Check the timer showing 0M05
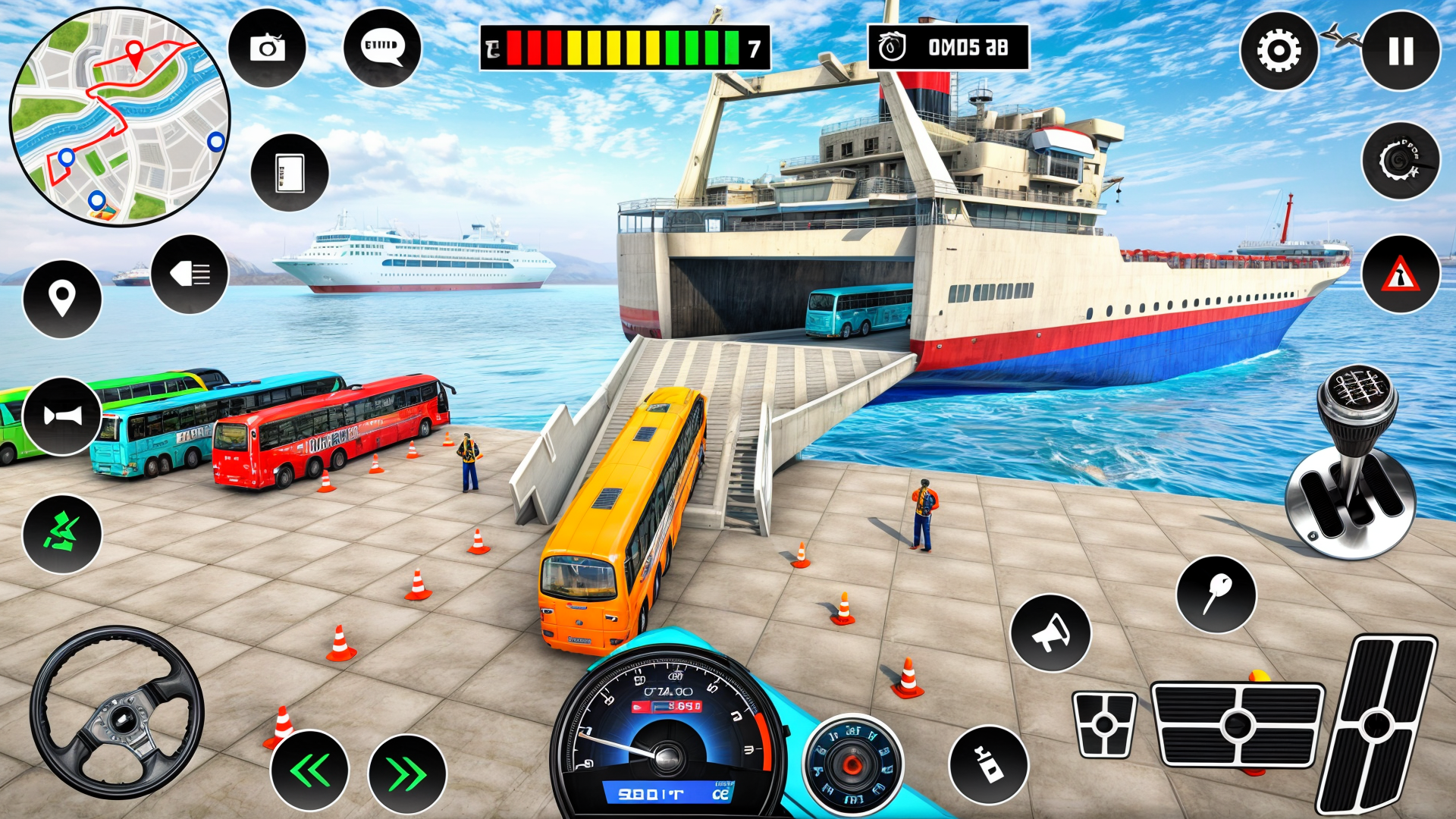Viewport: 1456px width, 819px height. click(948, 45)
